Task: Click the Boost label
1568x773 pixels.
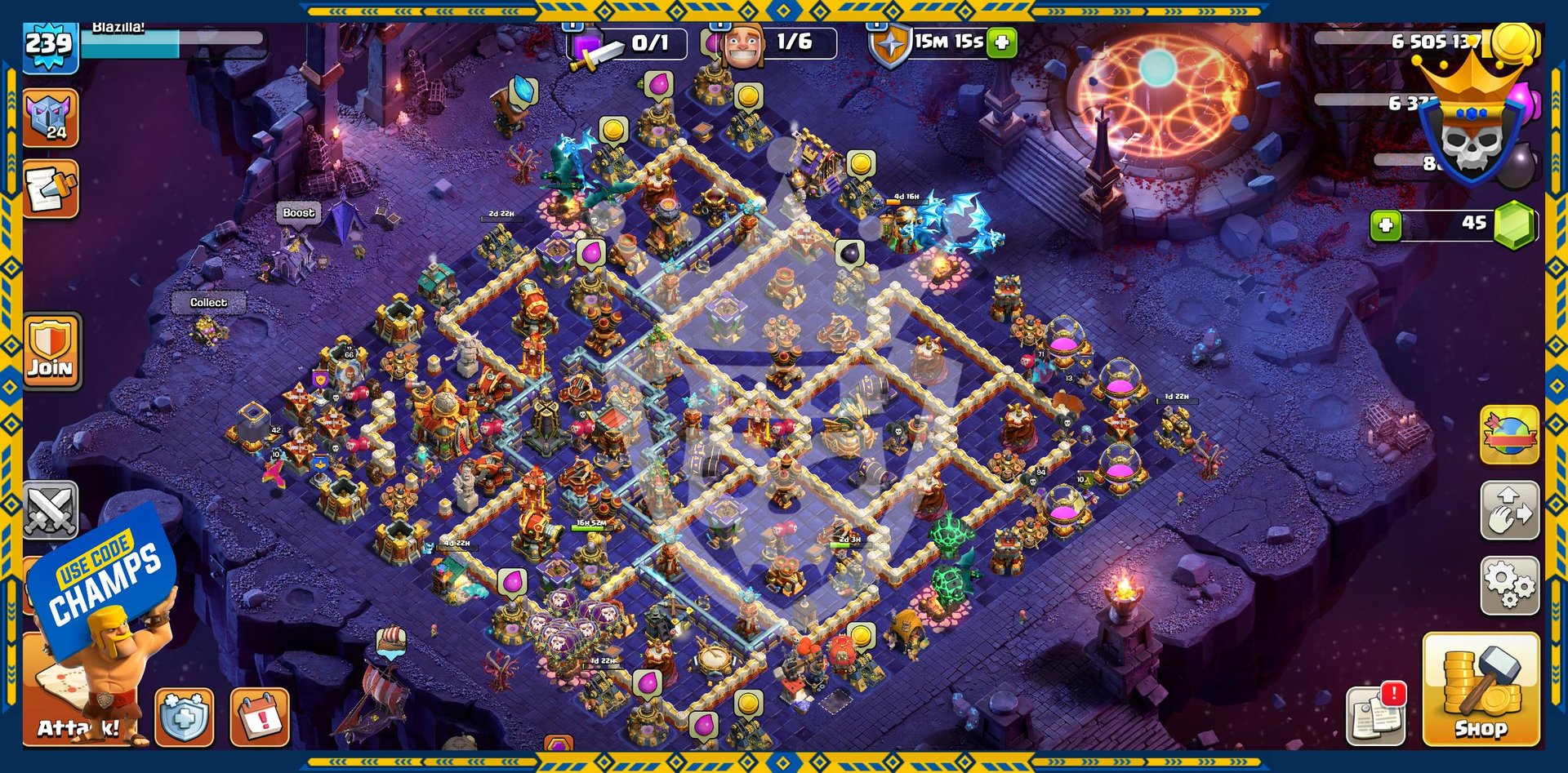Action: pos(298,213)
